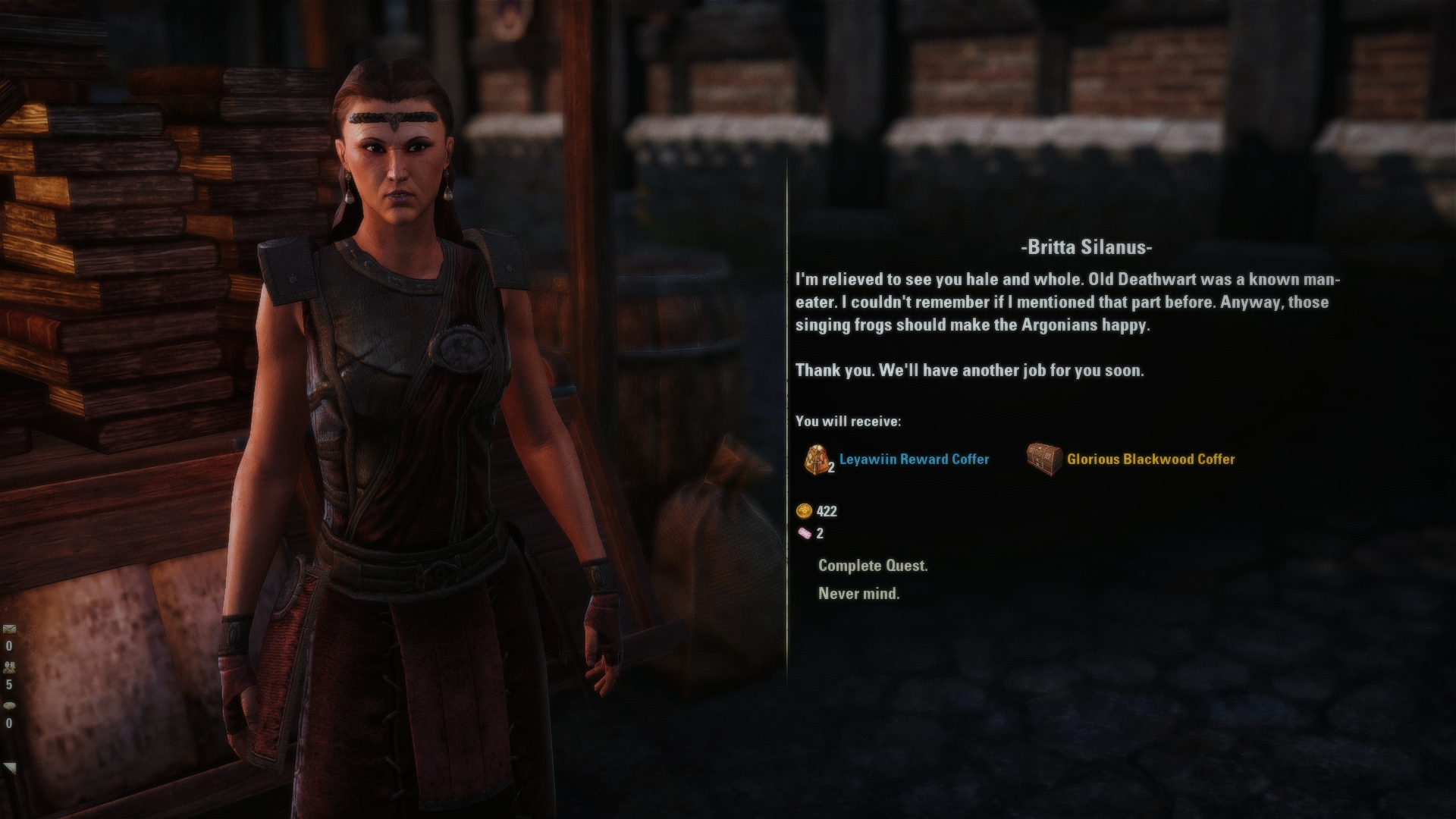Click the group members icon
The width and height of the screenshot is (1456, 819).
(x=9, y=667)
